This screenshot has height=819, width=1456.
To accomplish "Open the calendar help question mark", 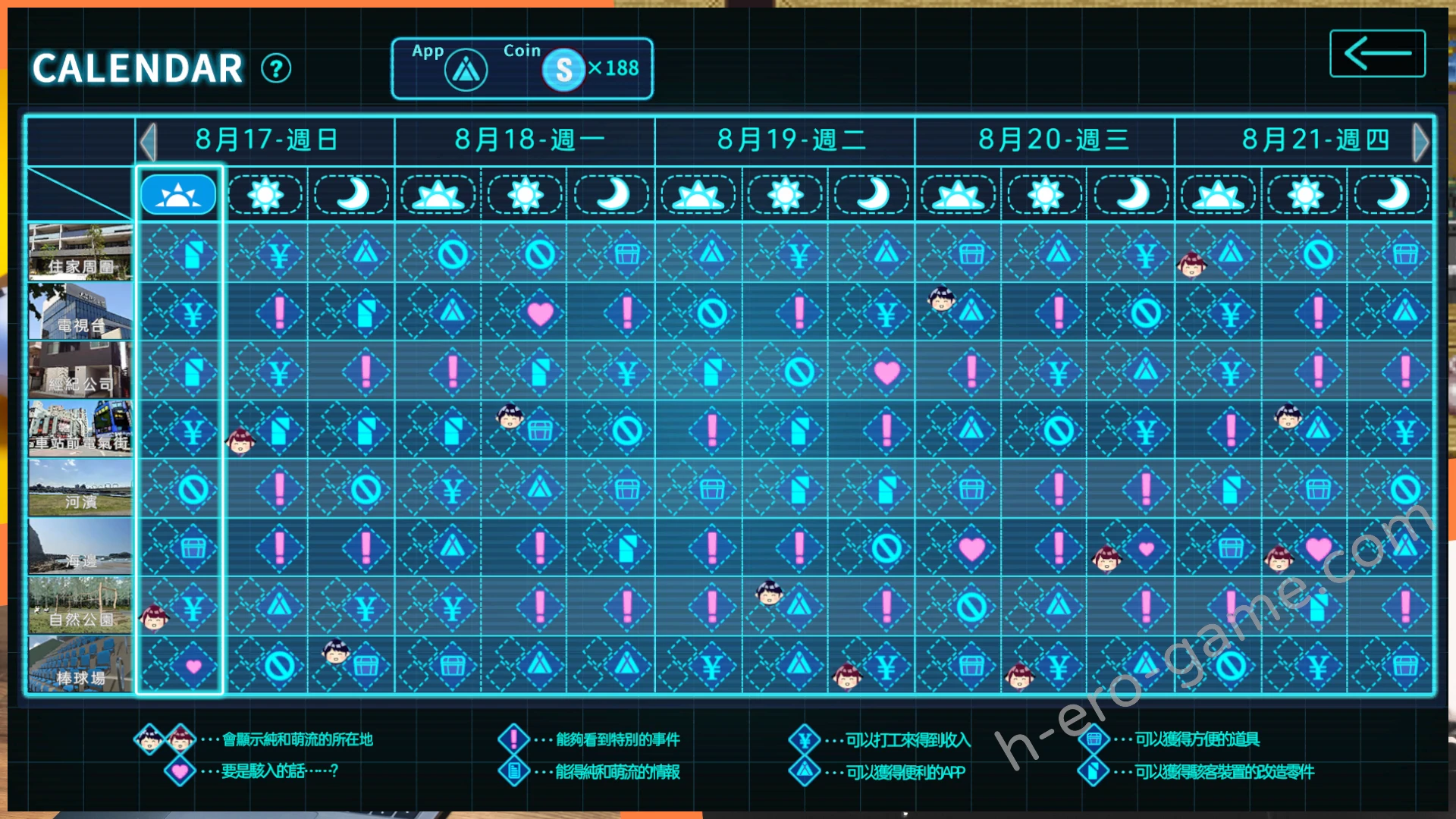I will [x=276, y=69].
